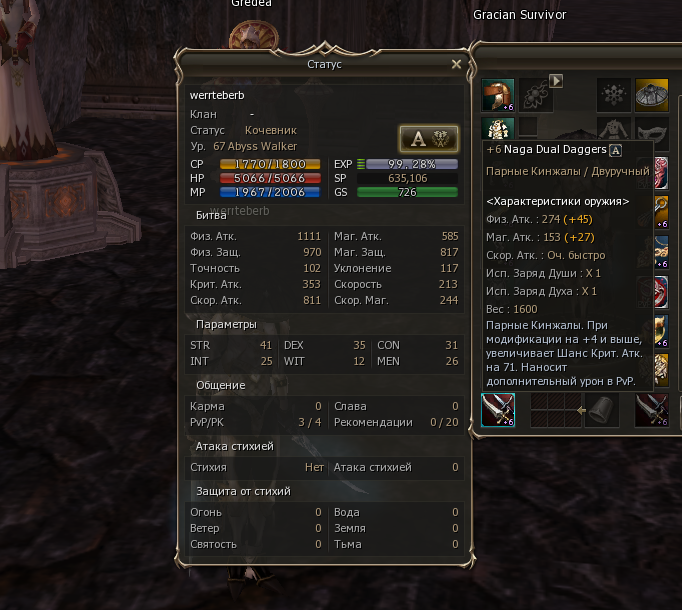Image resolution: width=682 pixels, height=610 pixels.
Task: Select the round shield inventory item
Action: pos(652,95)
